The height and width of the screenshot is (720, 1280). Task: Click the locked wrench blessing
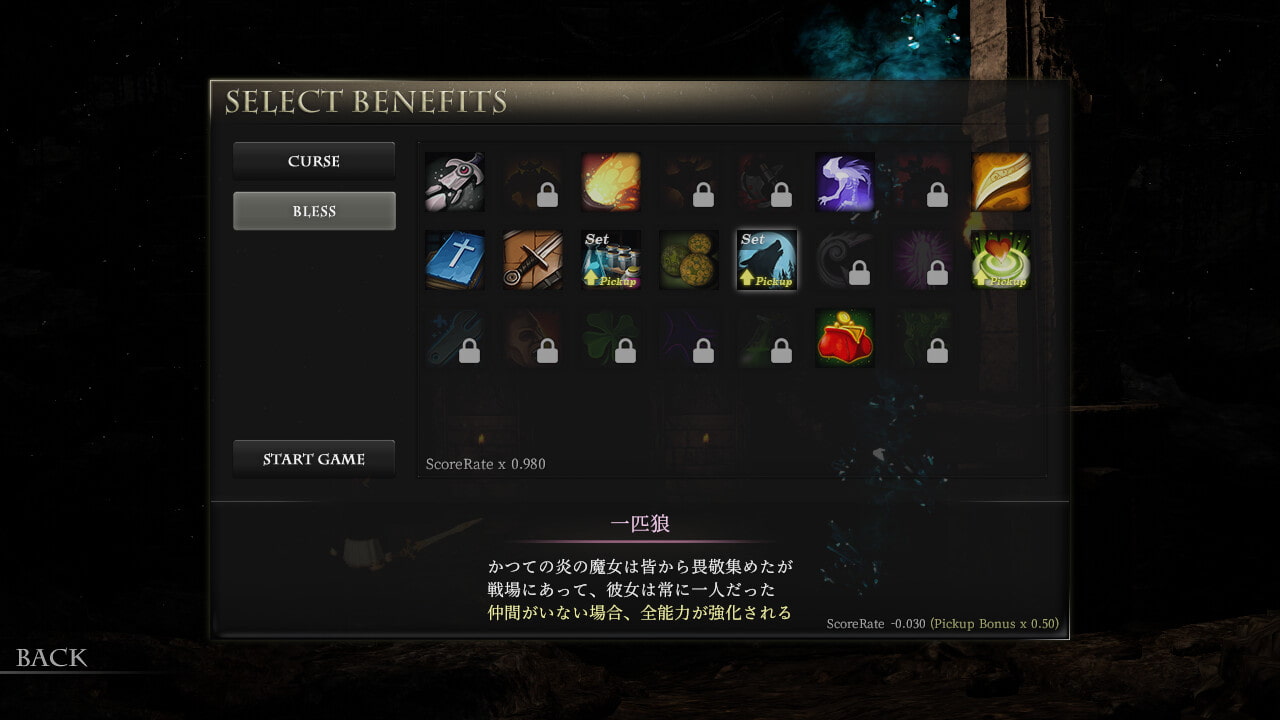(x=455, y=338)
